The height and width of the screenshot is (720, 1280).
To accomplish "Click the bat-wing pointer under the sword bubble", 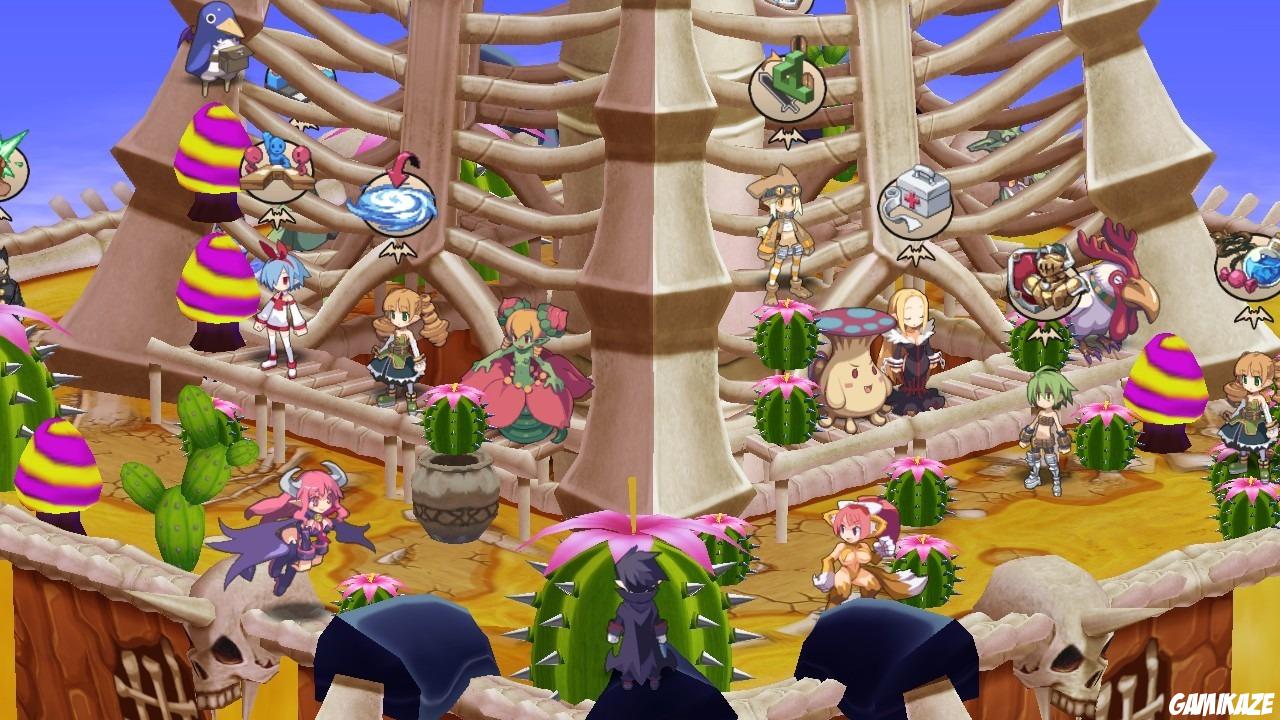I will click(787, 137).
